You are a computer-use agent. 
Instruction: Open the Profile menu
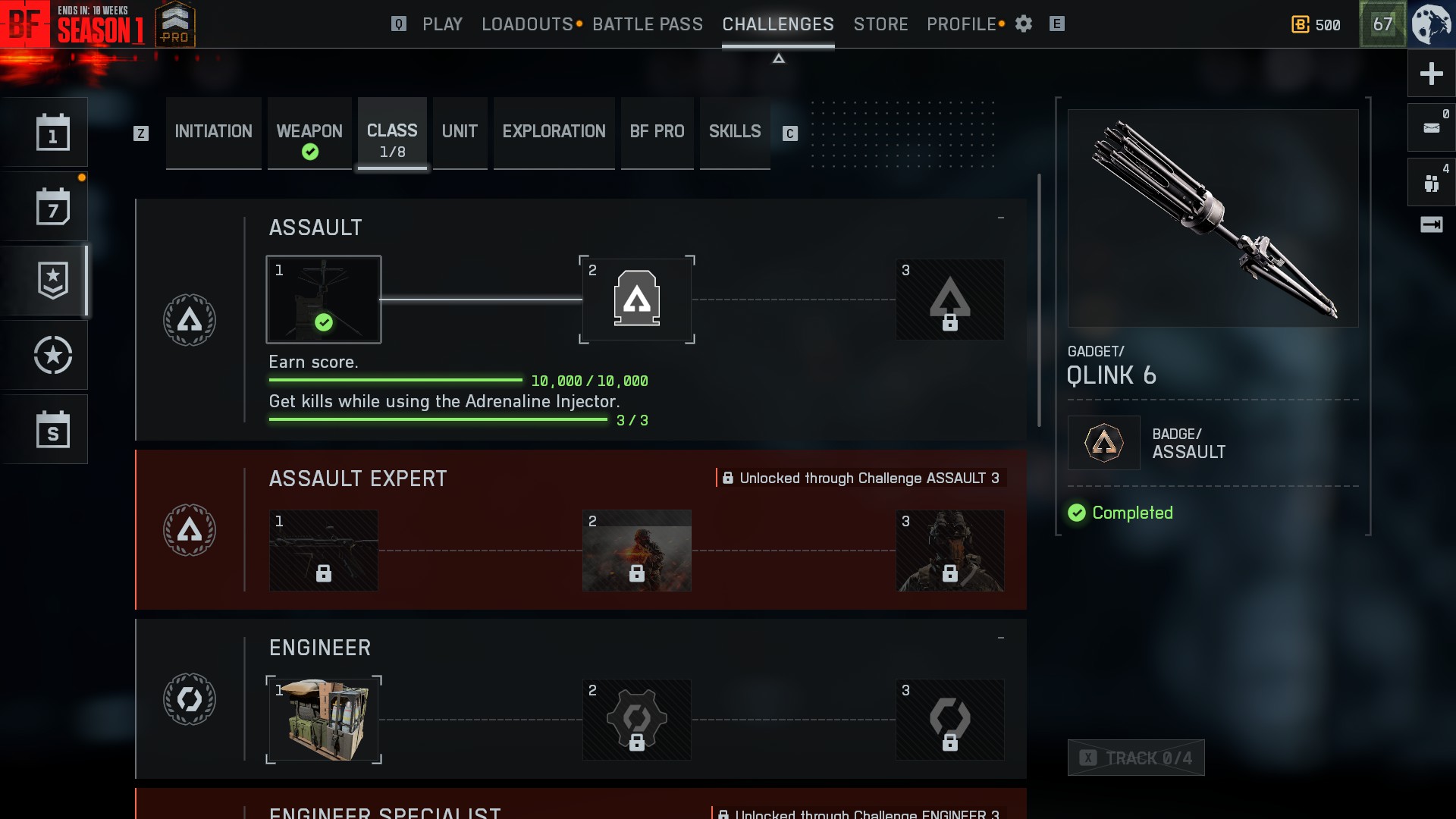pyautogui.click(x=961, y=24)
